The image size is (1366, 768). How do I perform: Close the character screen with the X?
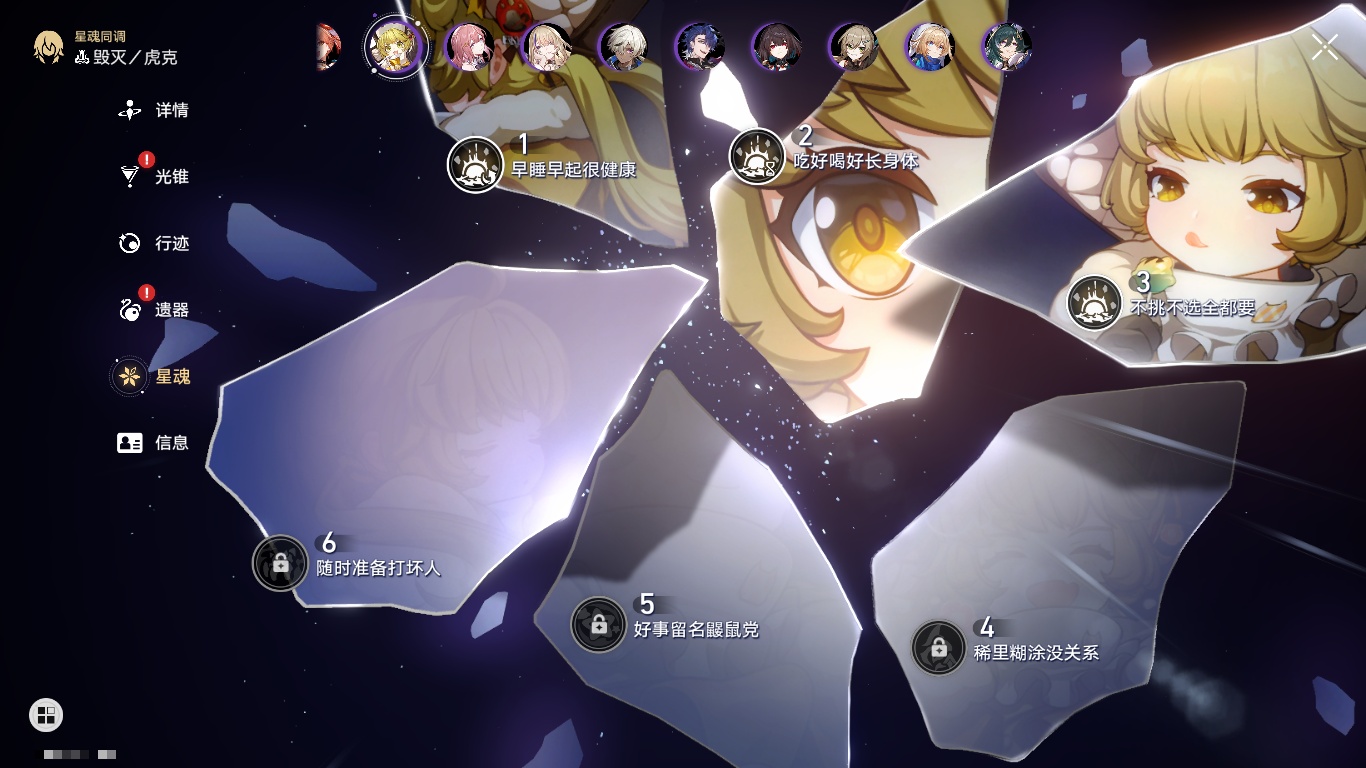click(1324, 46)
